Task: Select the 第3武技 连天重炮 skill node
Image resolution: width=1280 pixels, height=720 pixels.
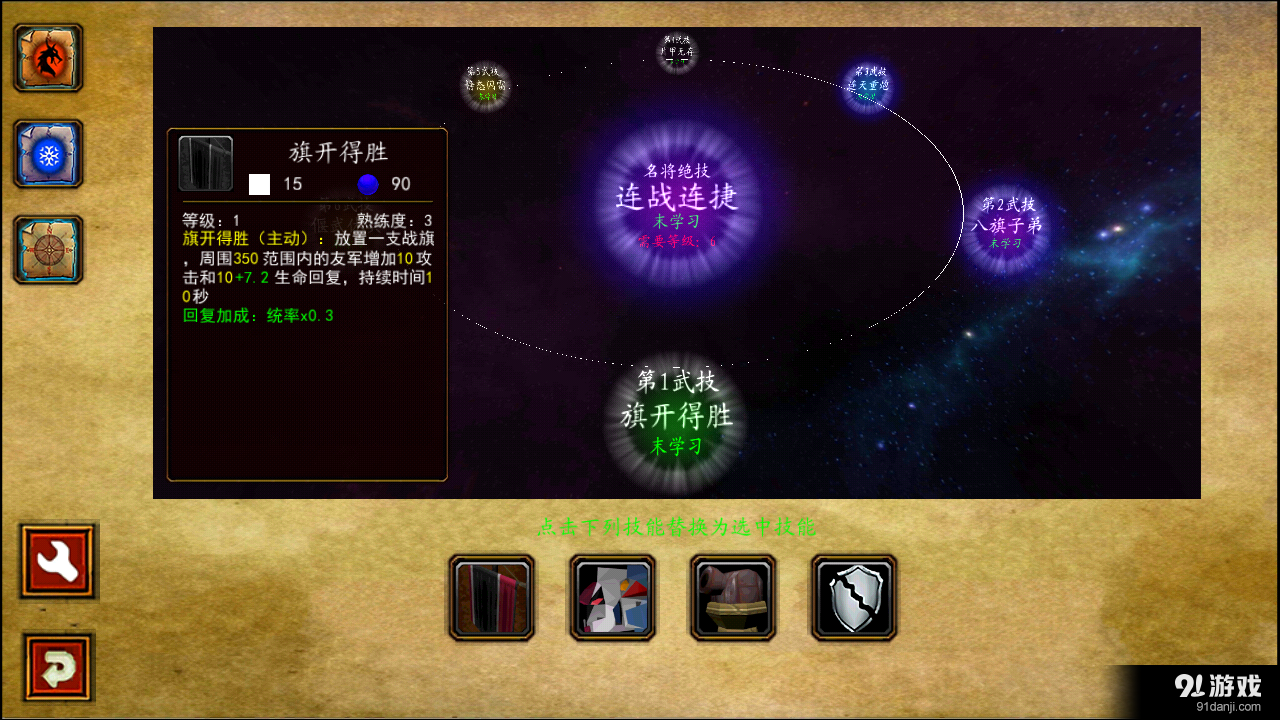Action: [868, 88]
